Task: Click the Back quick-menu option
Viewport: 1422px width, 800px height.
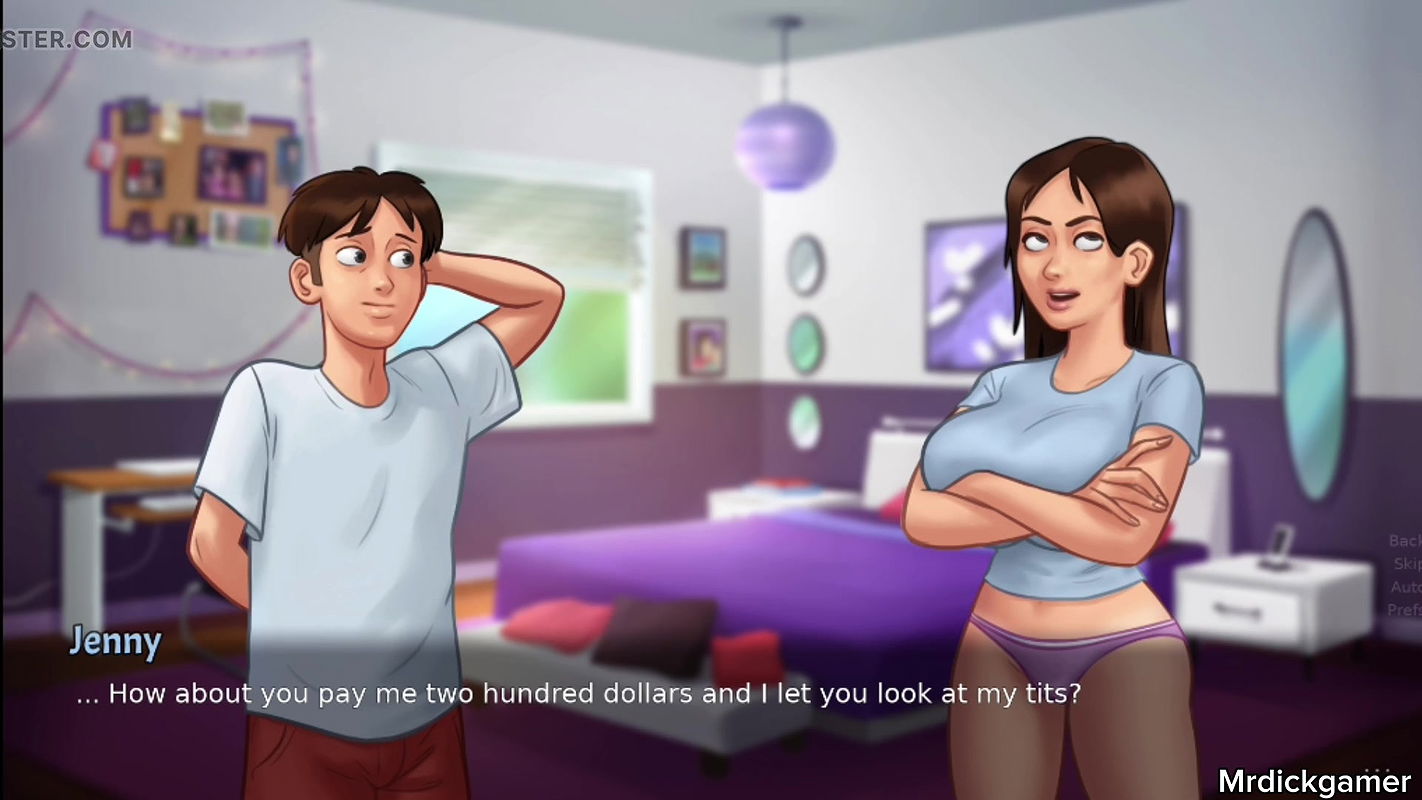Action: point(1406,541)
